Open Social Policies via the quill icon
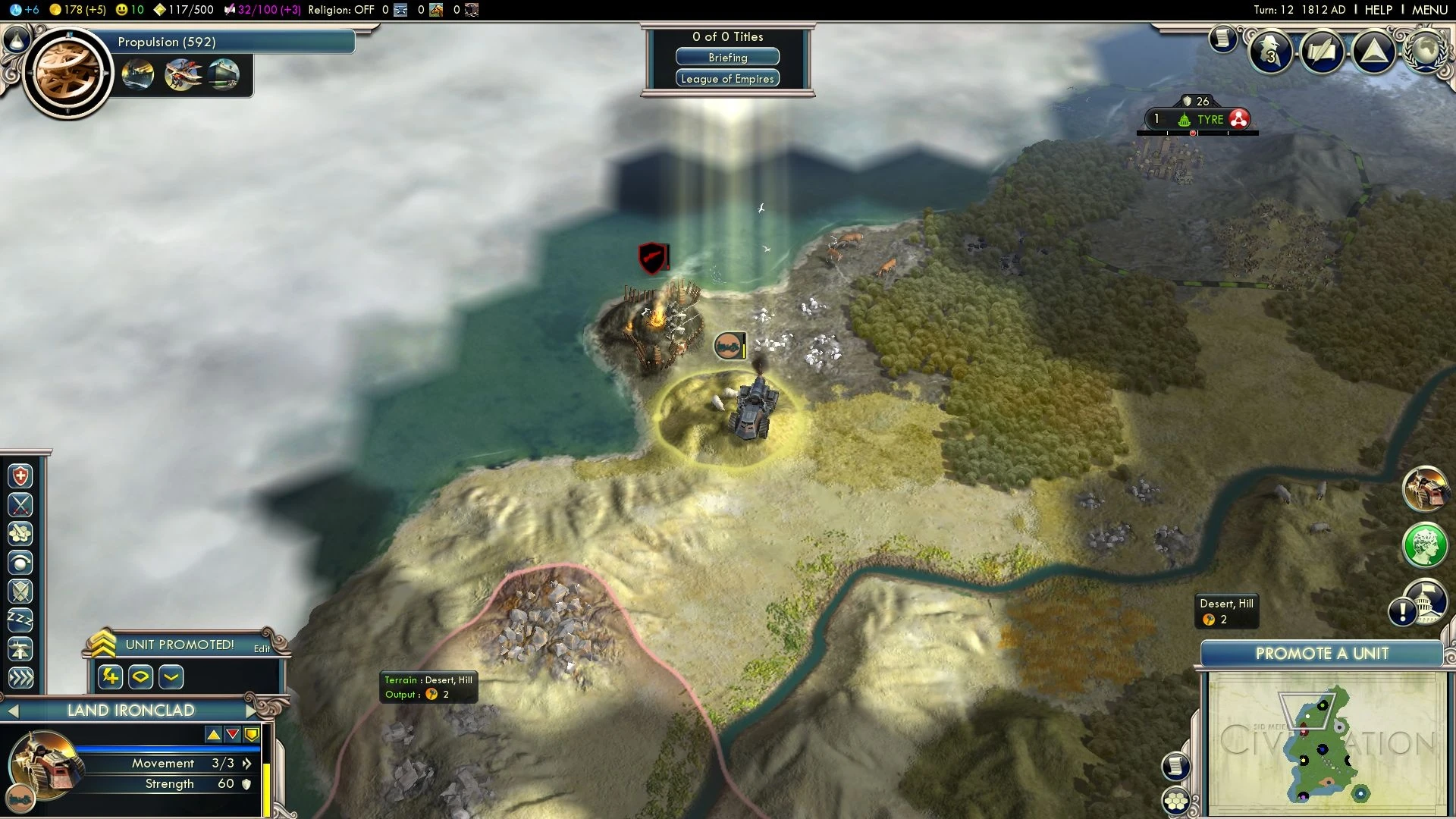 [x=1321, y=52]
